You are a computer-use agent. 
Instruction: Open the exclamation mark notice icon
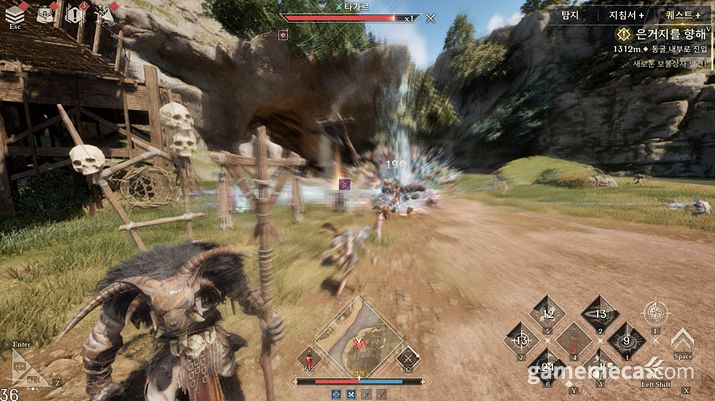click(74, 14)
